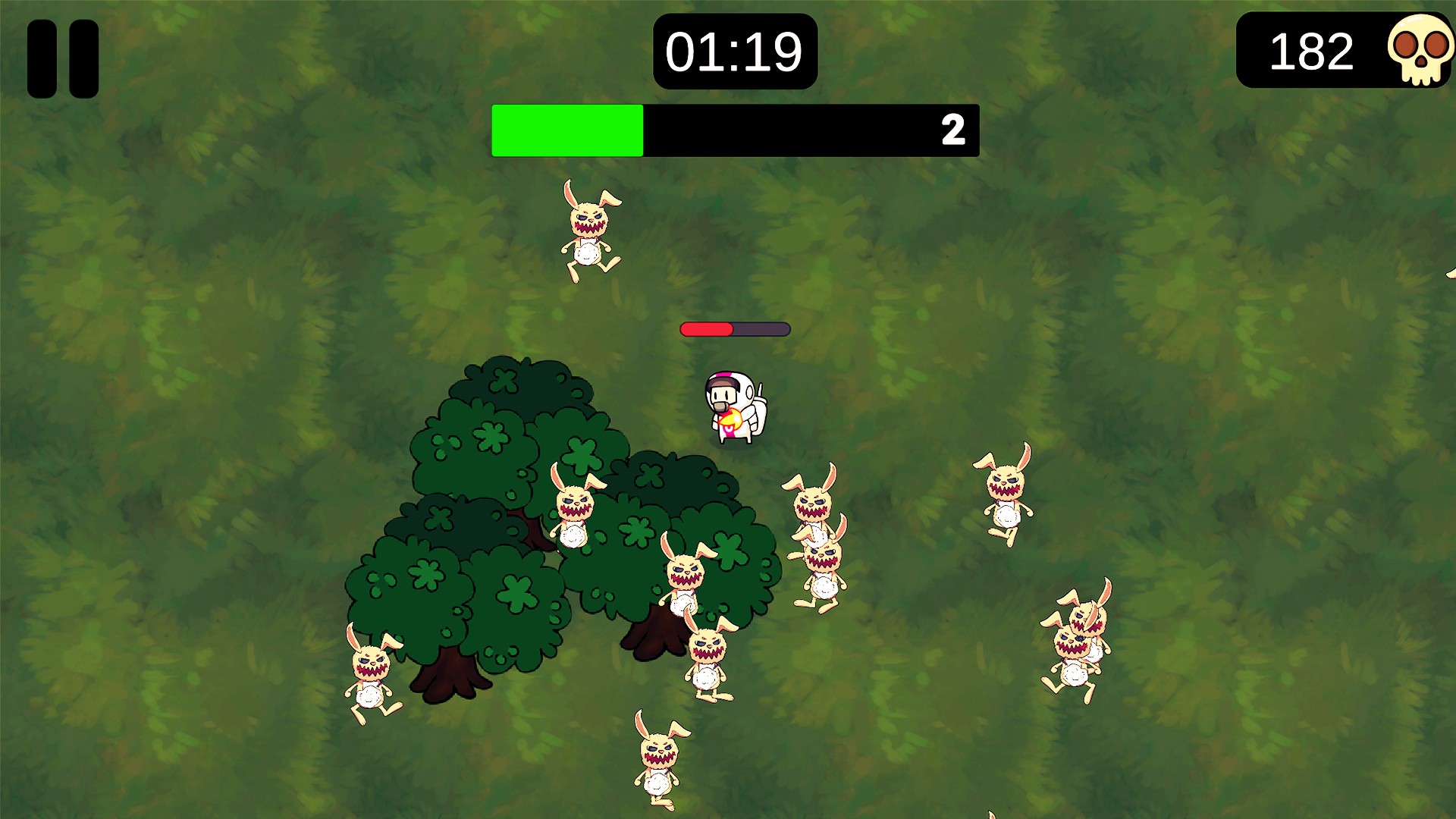Click the green experience bar
The image size is (1456, 819).
tap(567, 130)
